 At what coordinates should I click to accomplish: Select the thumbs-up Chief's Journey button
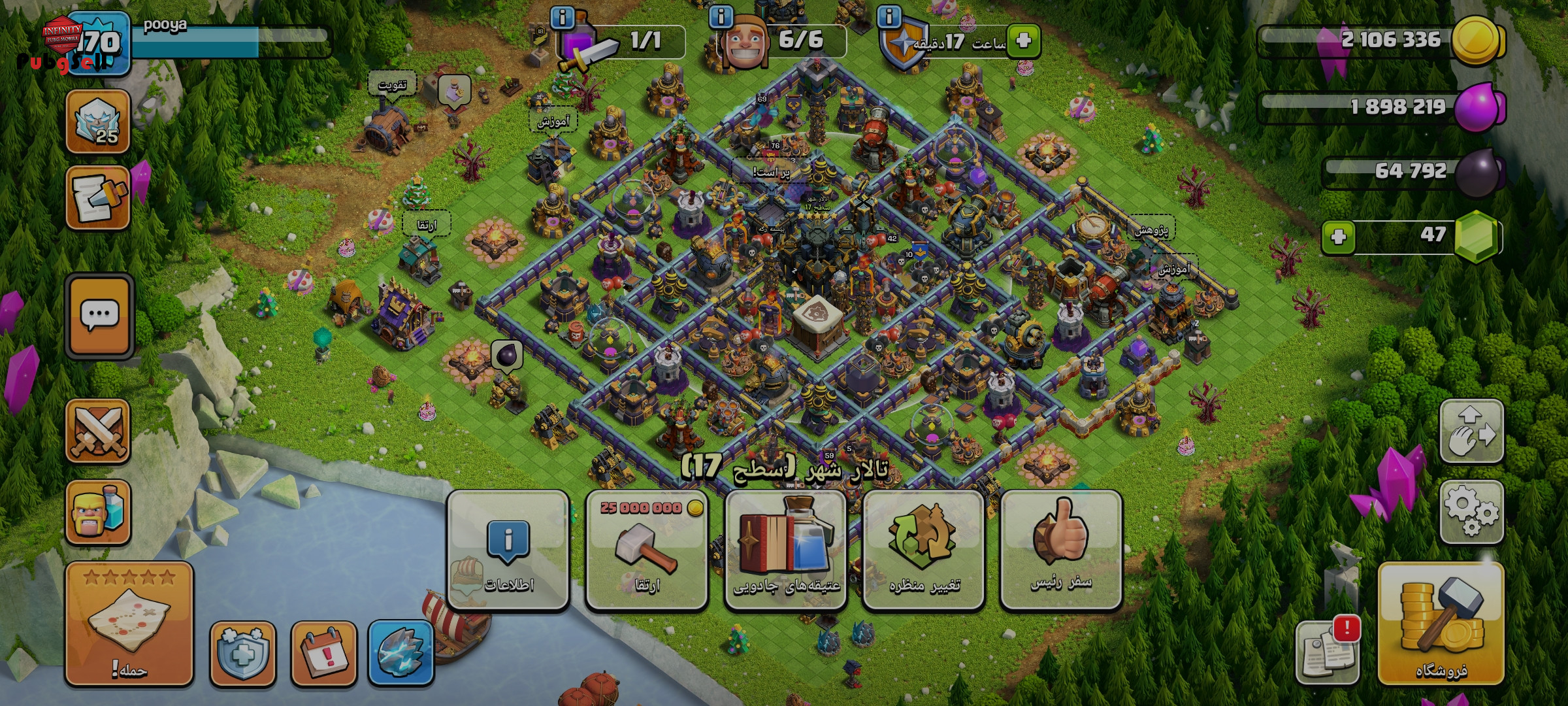(x=1061, y=550)
